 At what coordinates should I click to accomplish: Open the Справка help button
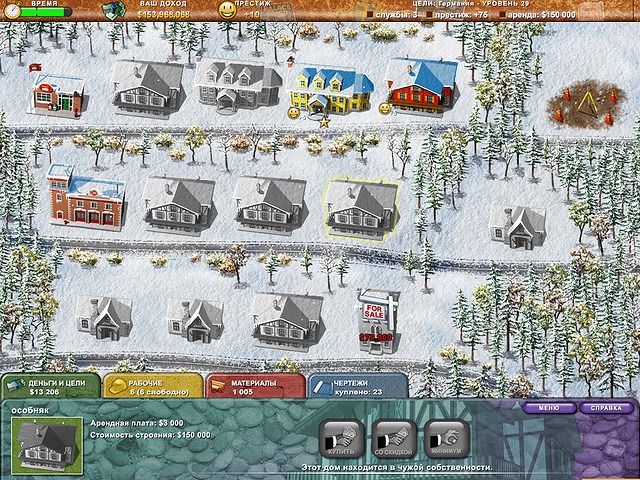pos(606,408)
